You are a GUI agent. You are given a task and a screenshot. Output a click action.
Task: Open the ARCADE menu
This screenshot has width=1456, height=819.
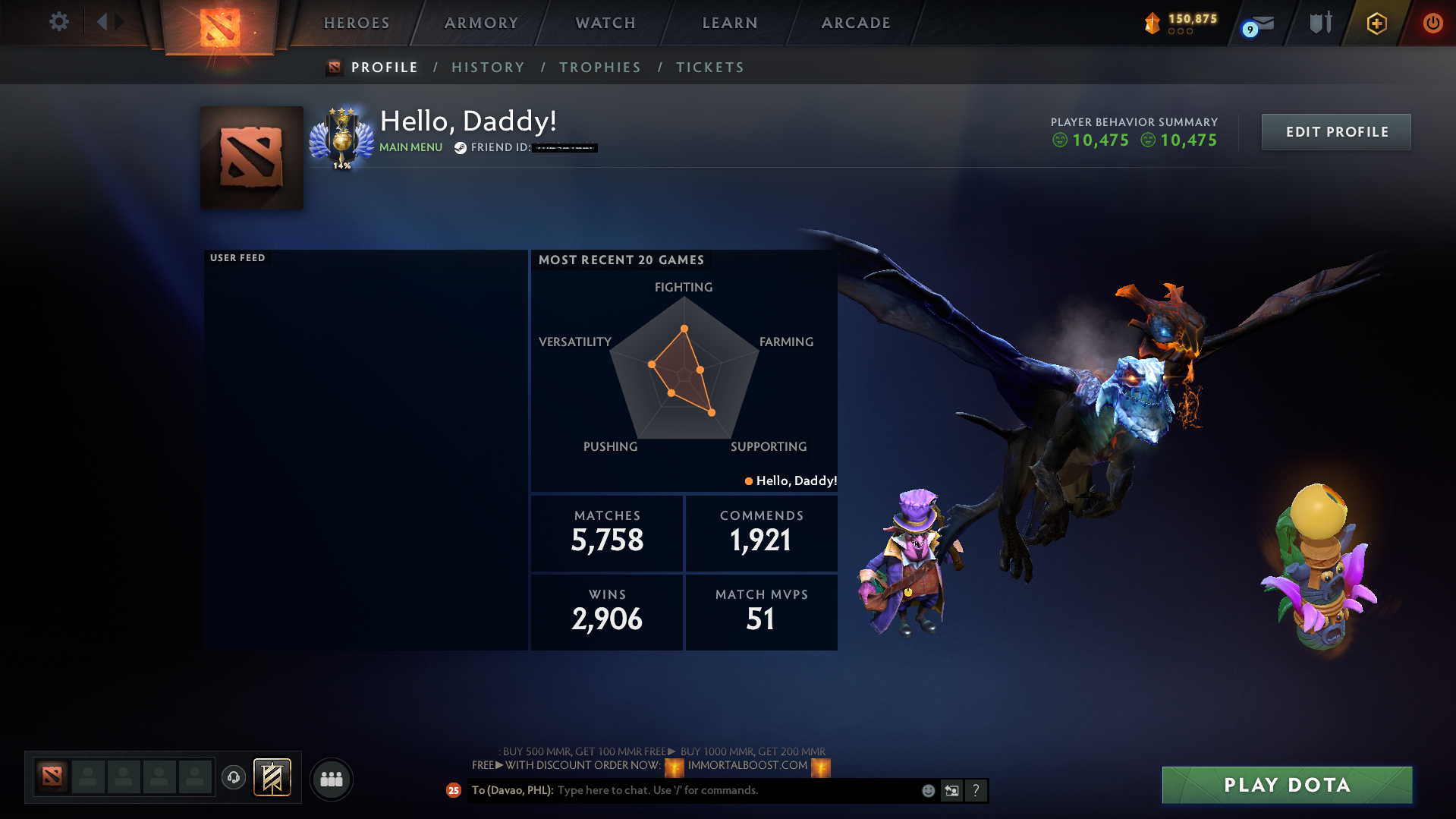[855, 23]
